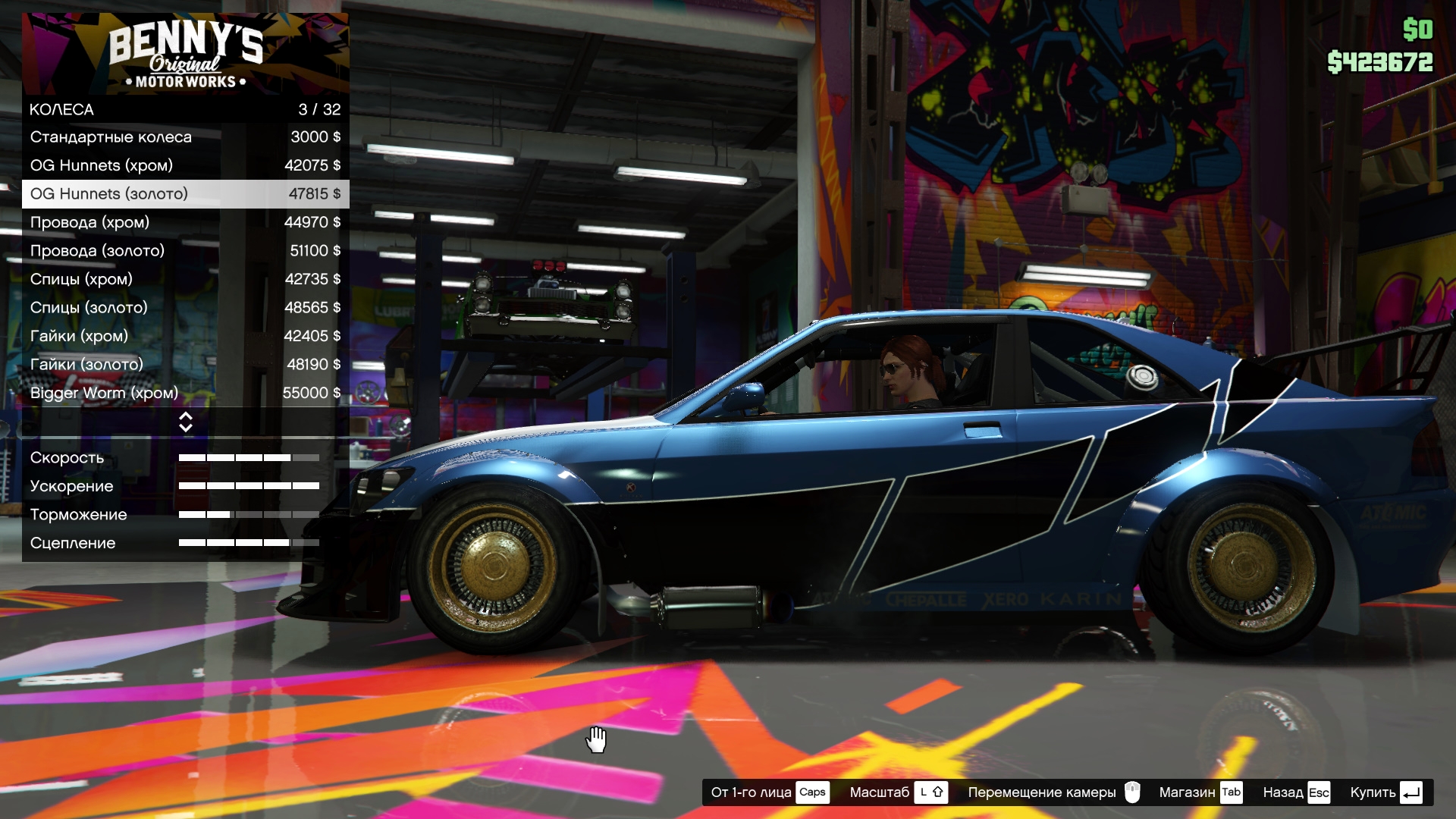Choose Спицы (золото) wheel entry

[185, 308]
